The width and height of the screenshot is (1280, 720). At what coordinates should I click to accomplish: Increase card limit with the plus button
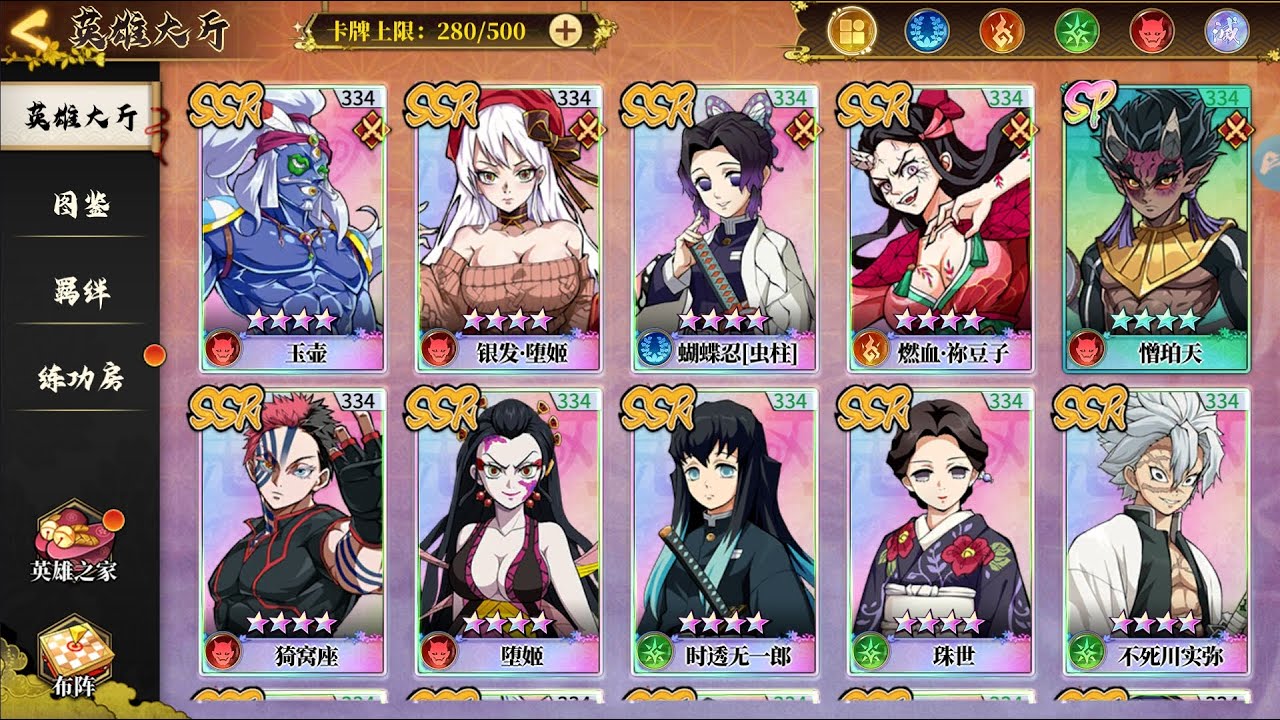click(x=566, y=31)
